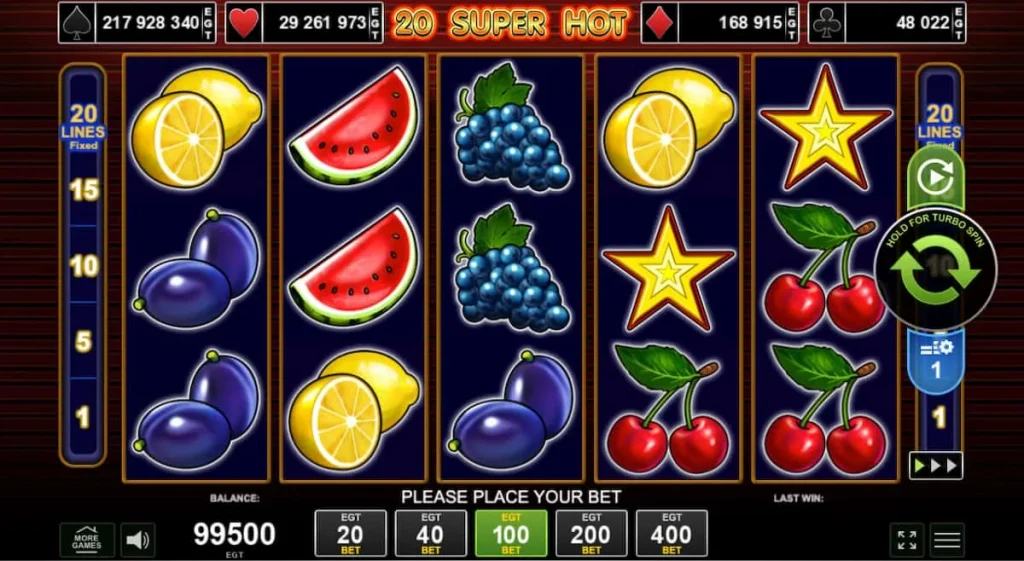Start autoplay with the green play tab
This screenshot has width=1024, height=561.
936,177
